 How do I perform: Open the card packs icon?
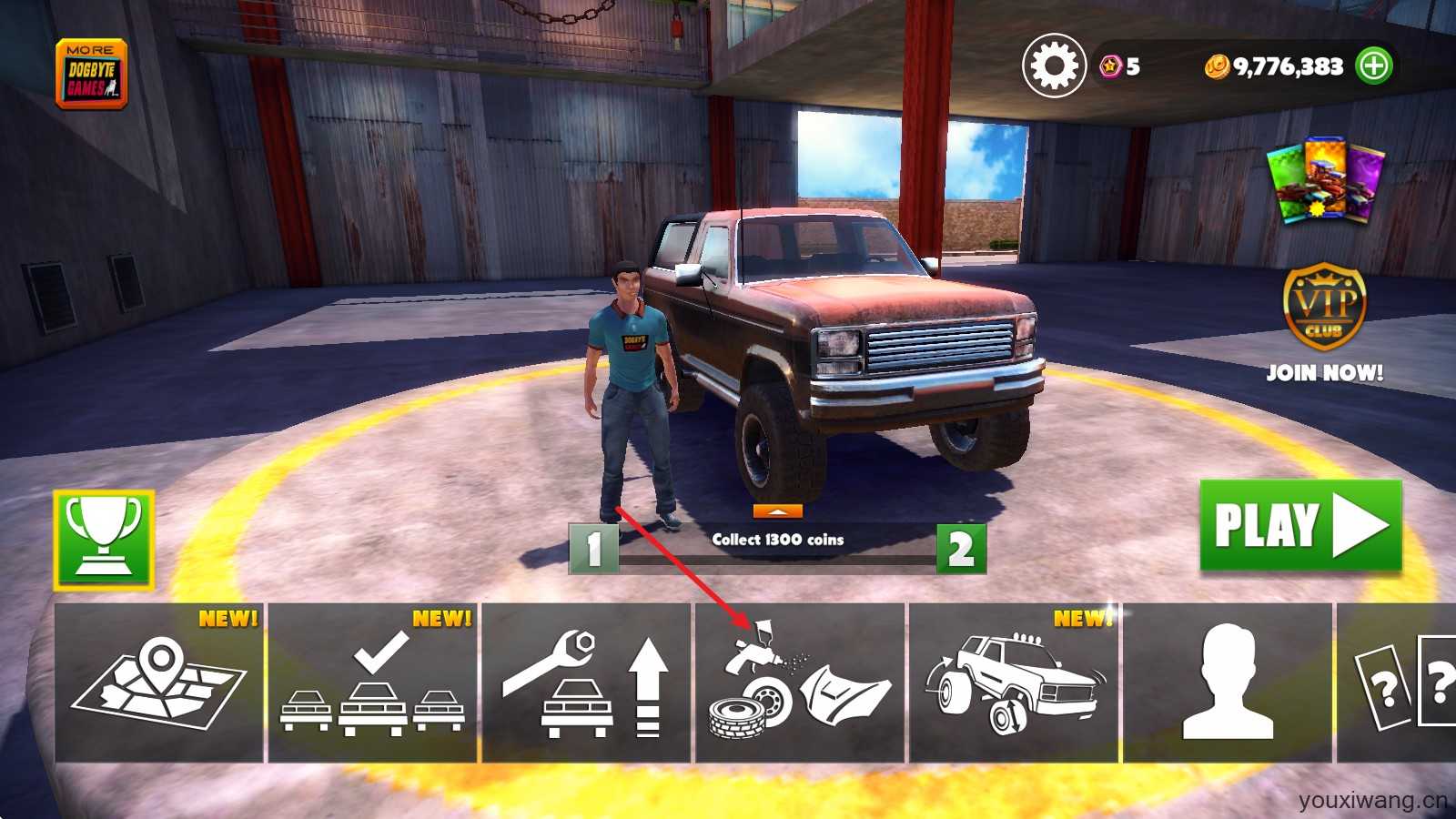(1325, 180)
